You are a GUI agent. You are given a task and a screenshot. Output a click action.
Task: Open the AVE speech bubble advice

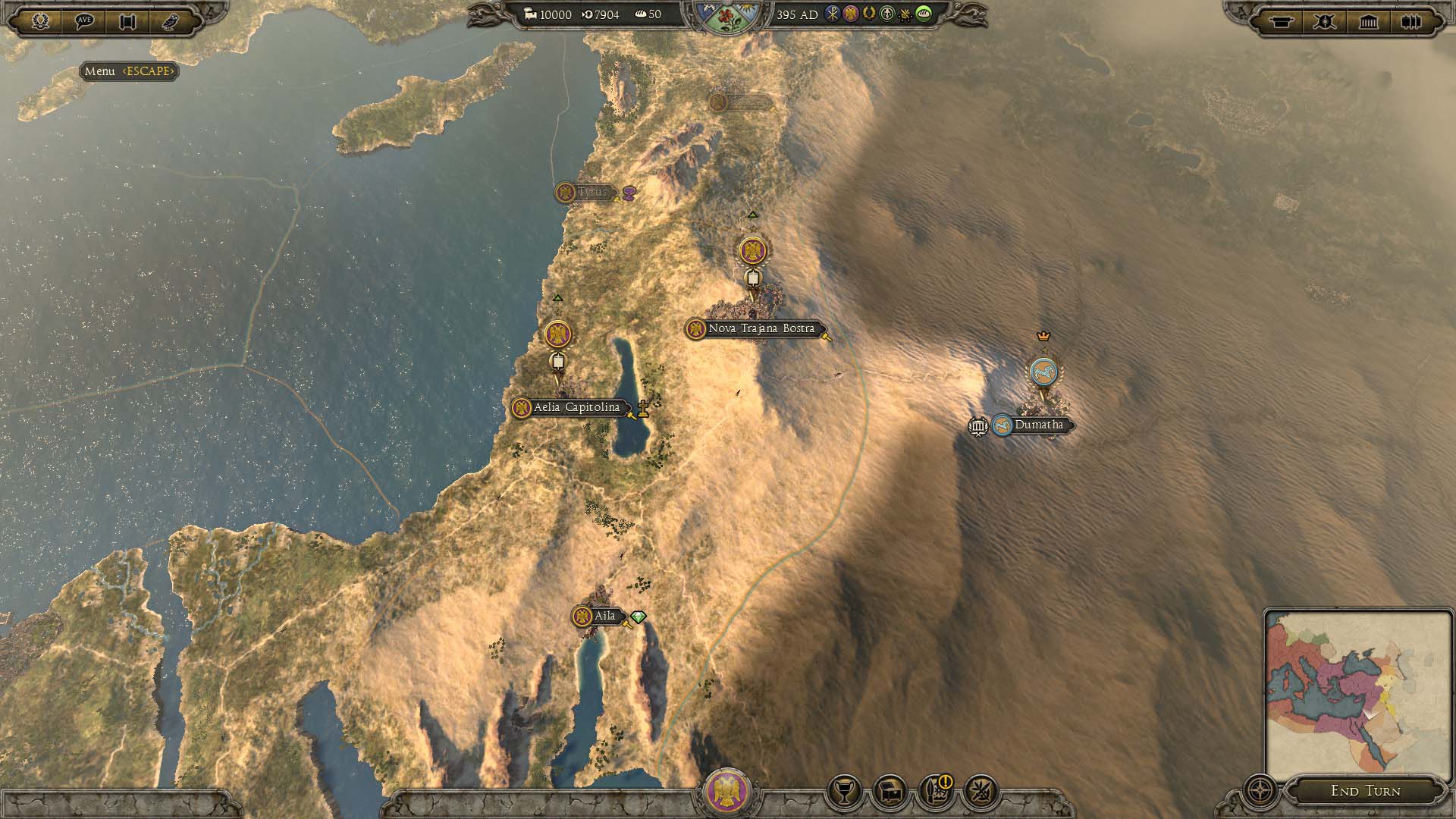(x=84, y=21)
